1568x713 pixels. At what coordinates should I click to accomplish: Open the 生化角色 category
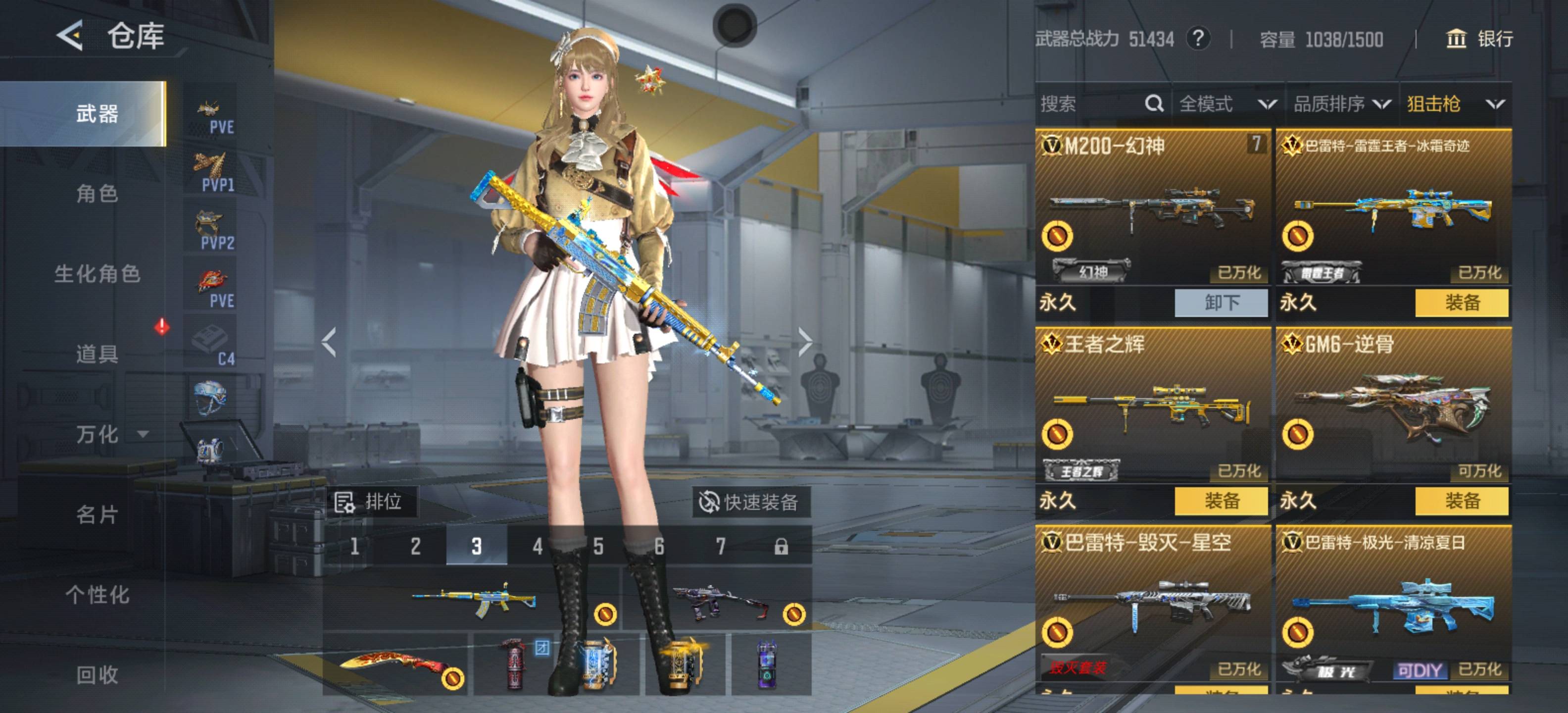click(98, 274)
